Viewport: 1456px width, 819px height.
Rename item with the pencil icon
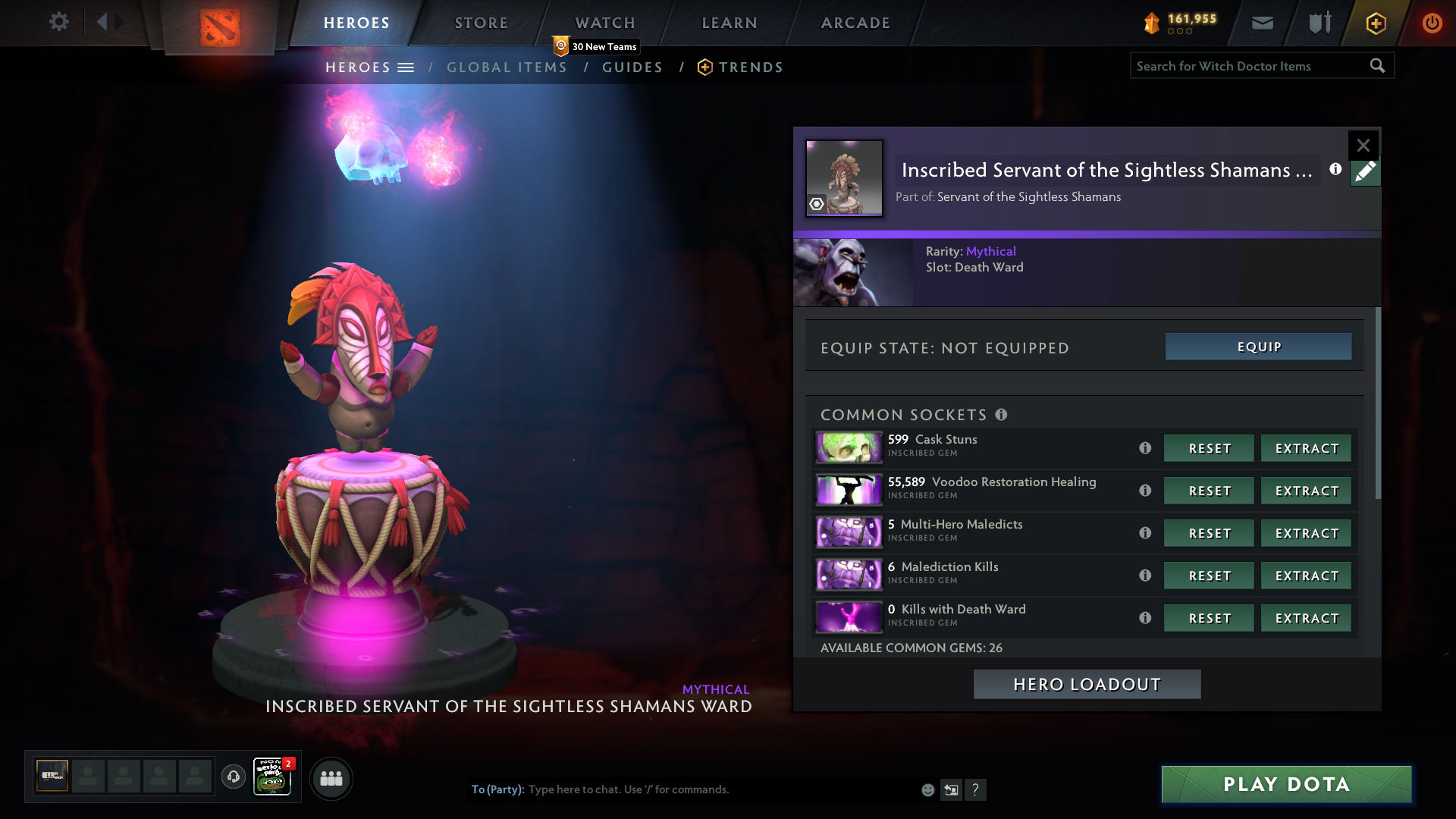[x=1365, y=172]
